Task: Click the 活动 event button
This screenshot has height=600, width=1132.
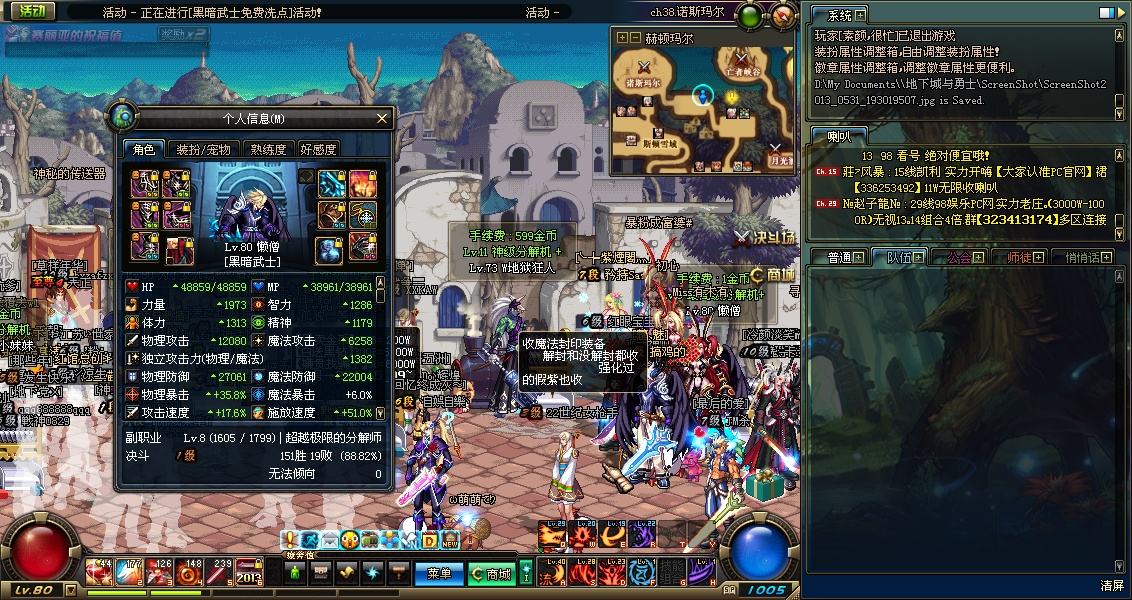Action: [x=31, y=11]
